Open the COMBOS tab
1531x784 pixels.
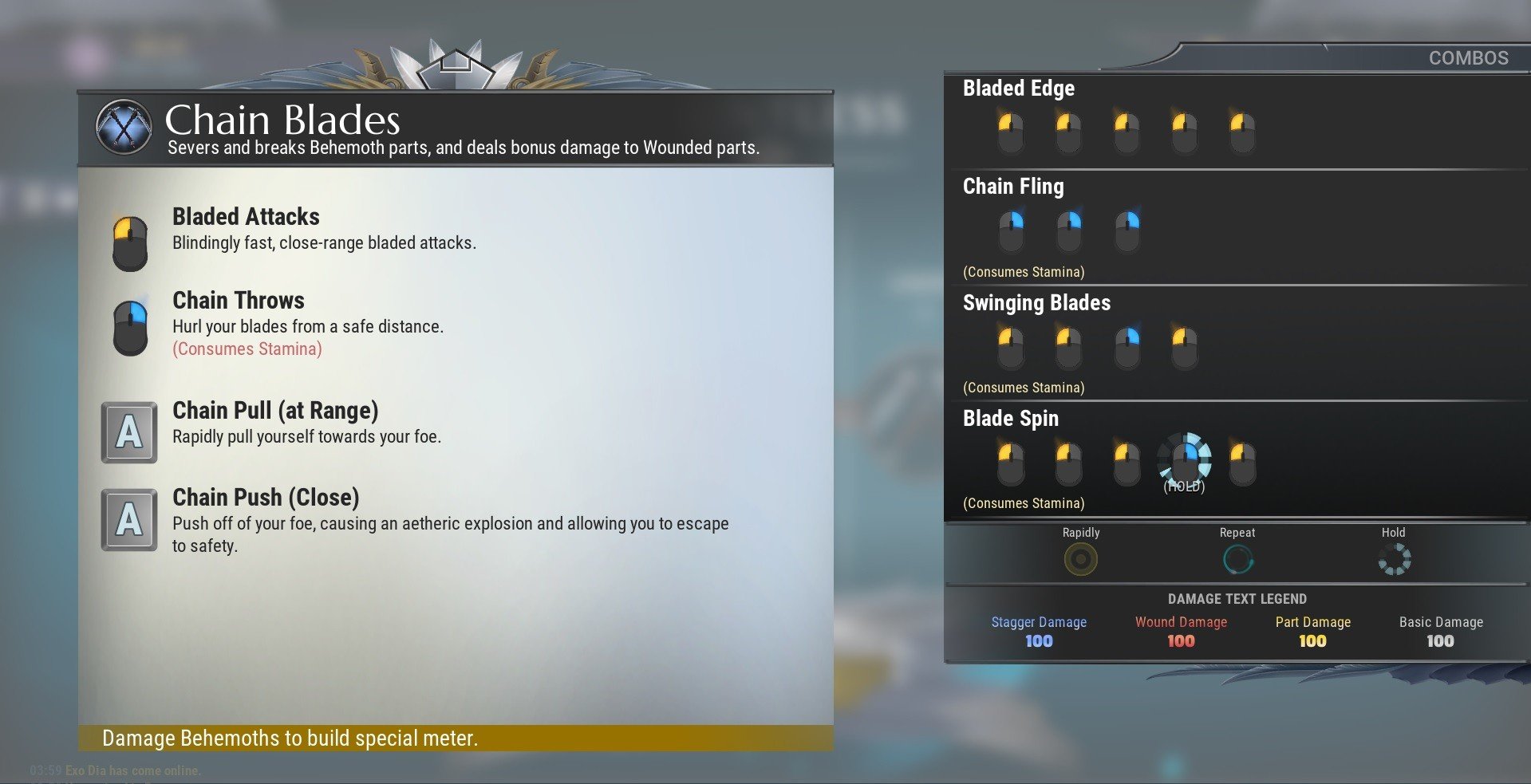(1468, 57)
